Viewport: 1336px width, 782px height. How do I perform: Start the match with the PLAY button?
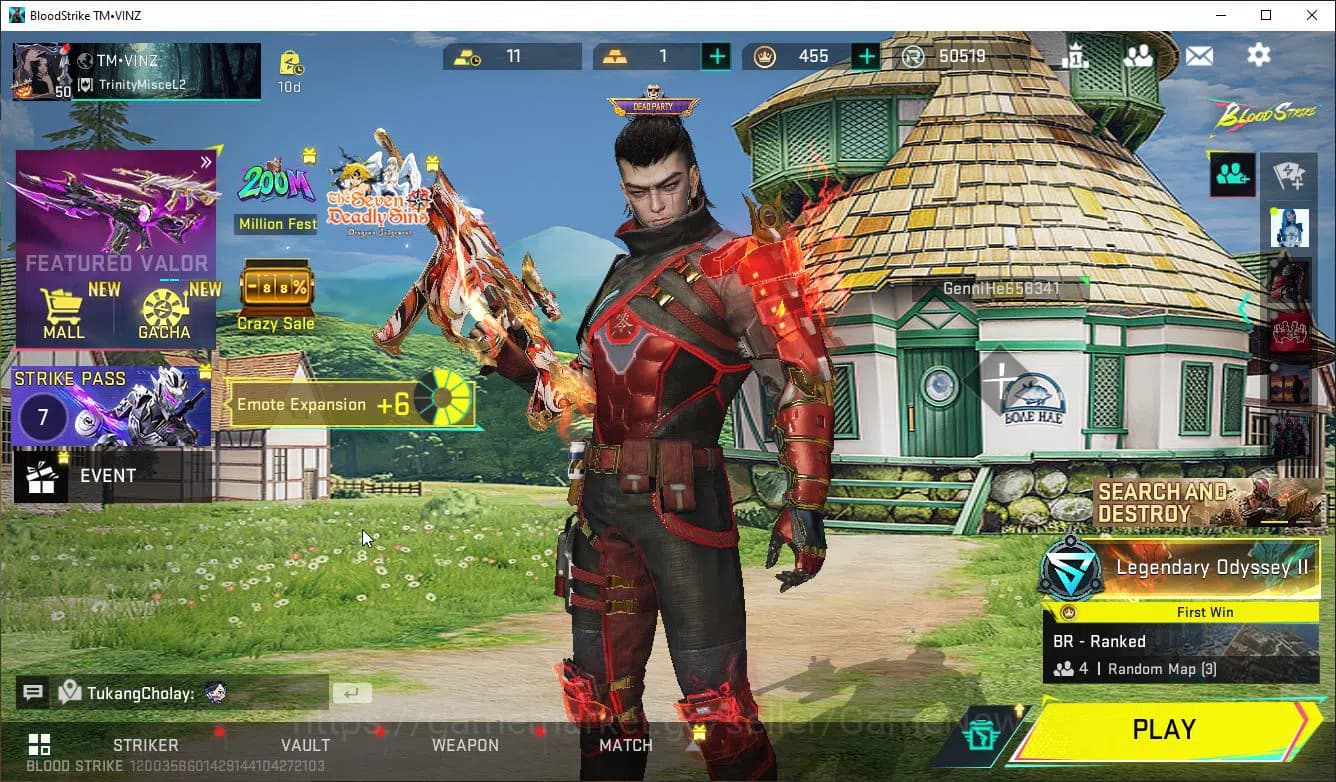click(1165, 730)
